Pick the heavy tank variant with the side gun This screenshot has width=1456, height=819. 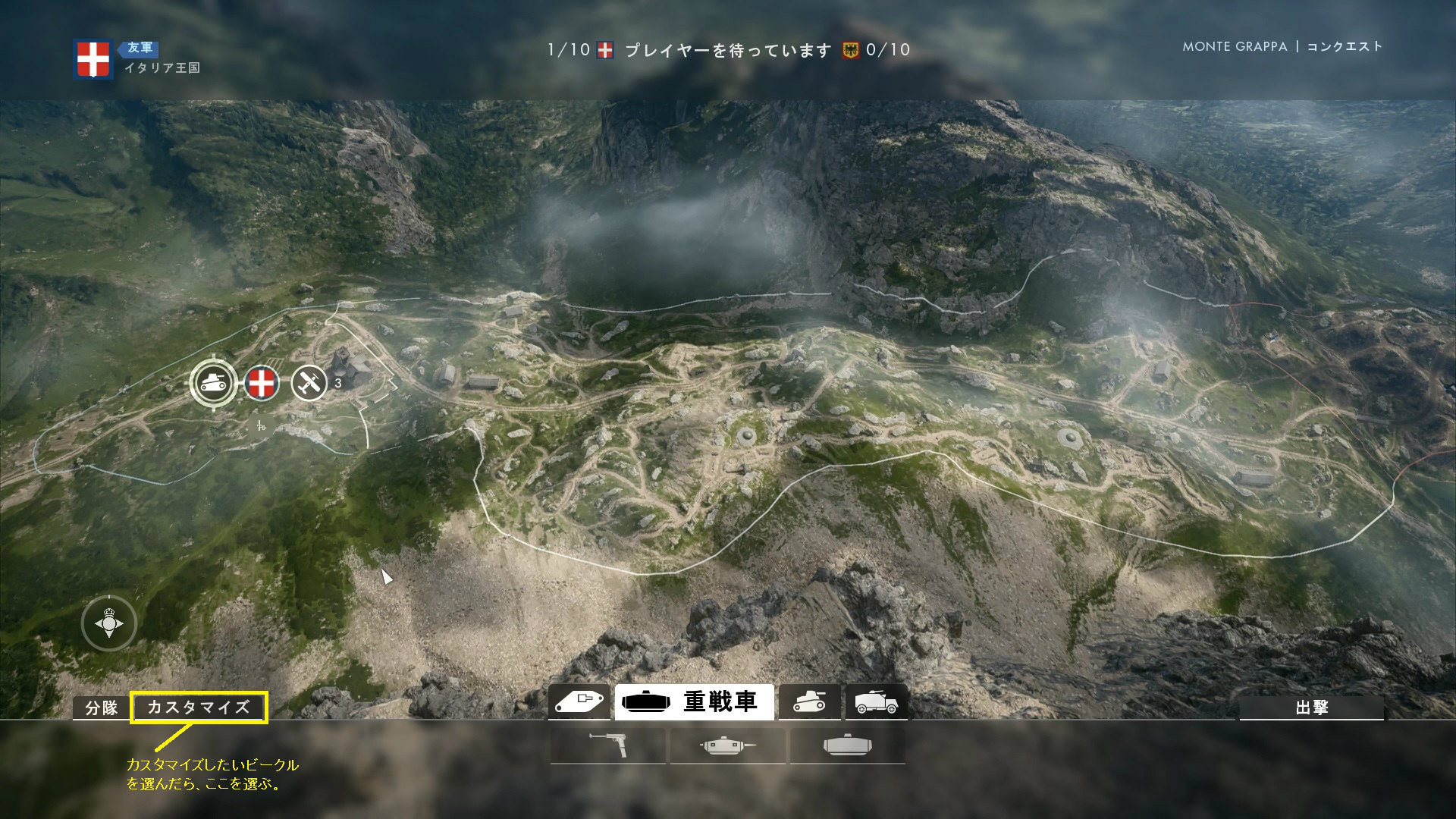pos(727,746)
